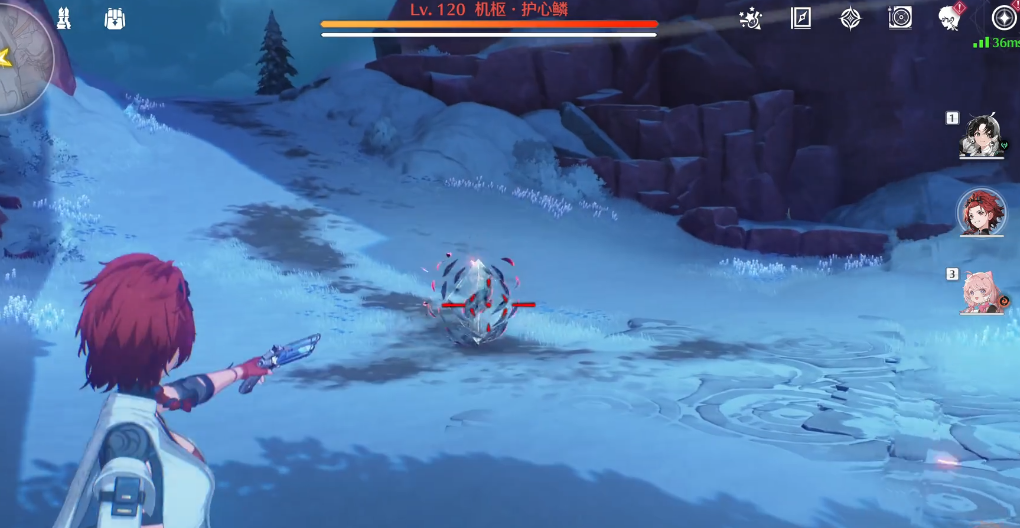
Task: Open the character-head icon with alert badge
Action: point(950,18)
